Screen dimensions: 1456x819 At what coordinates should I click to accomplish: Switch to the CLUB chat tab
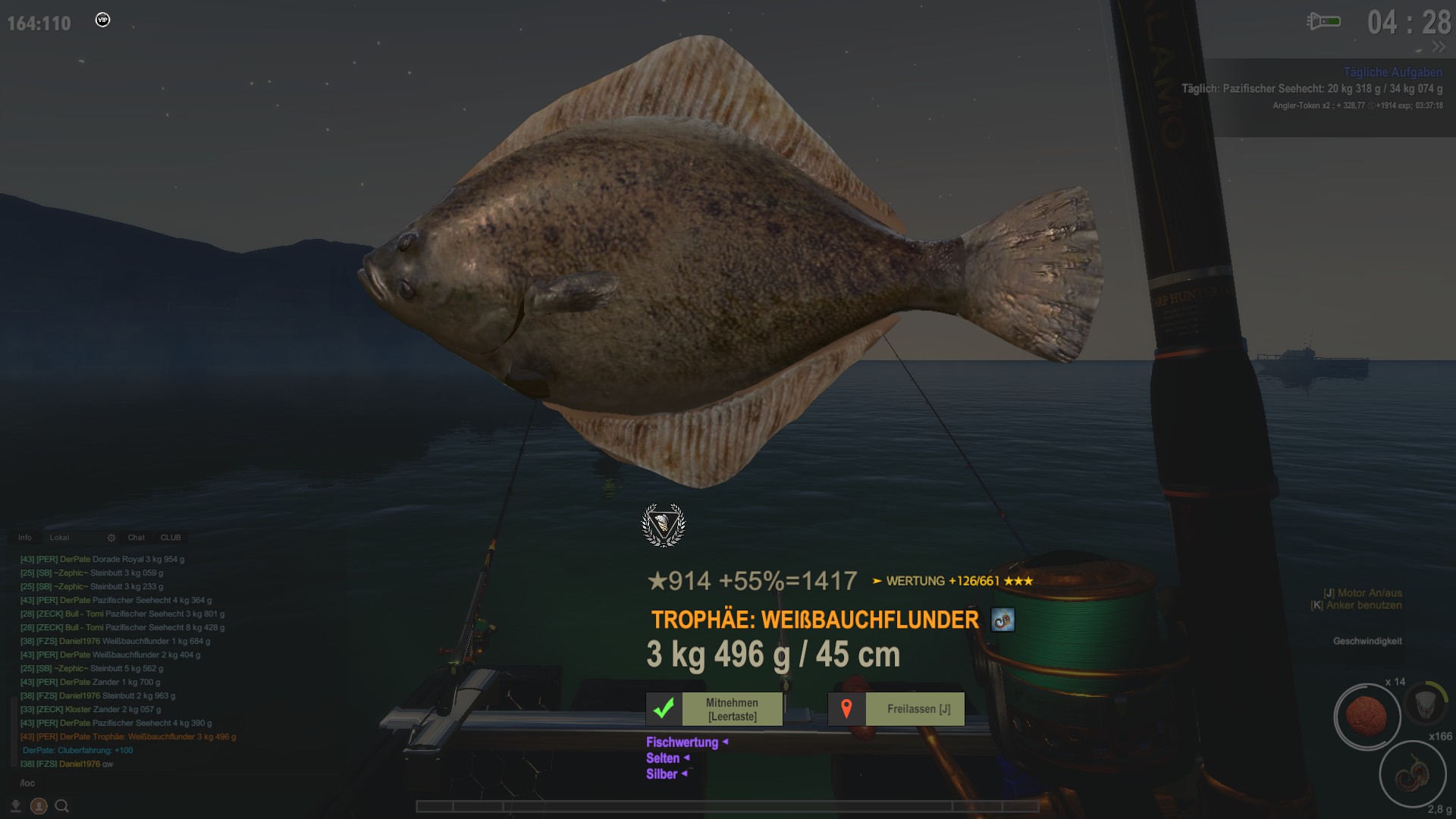pyautogui.click(x=171, y=538)
